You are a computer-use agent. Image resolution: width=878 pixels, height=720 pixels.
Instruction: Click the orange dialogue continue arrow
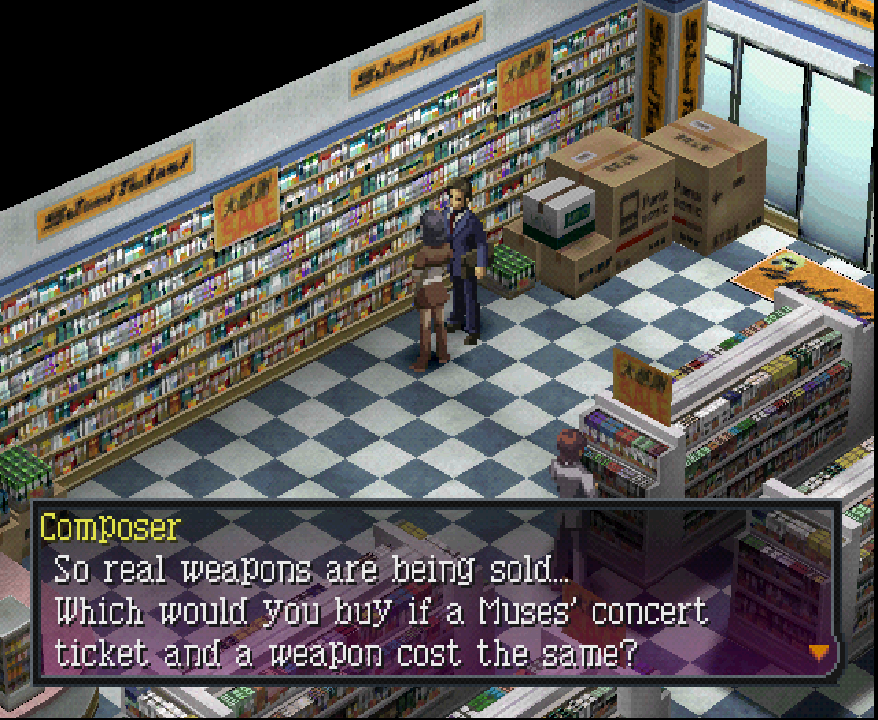tap(819, 652)
